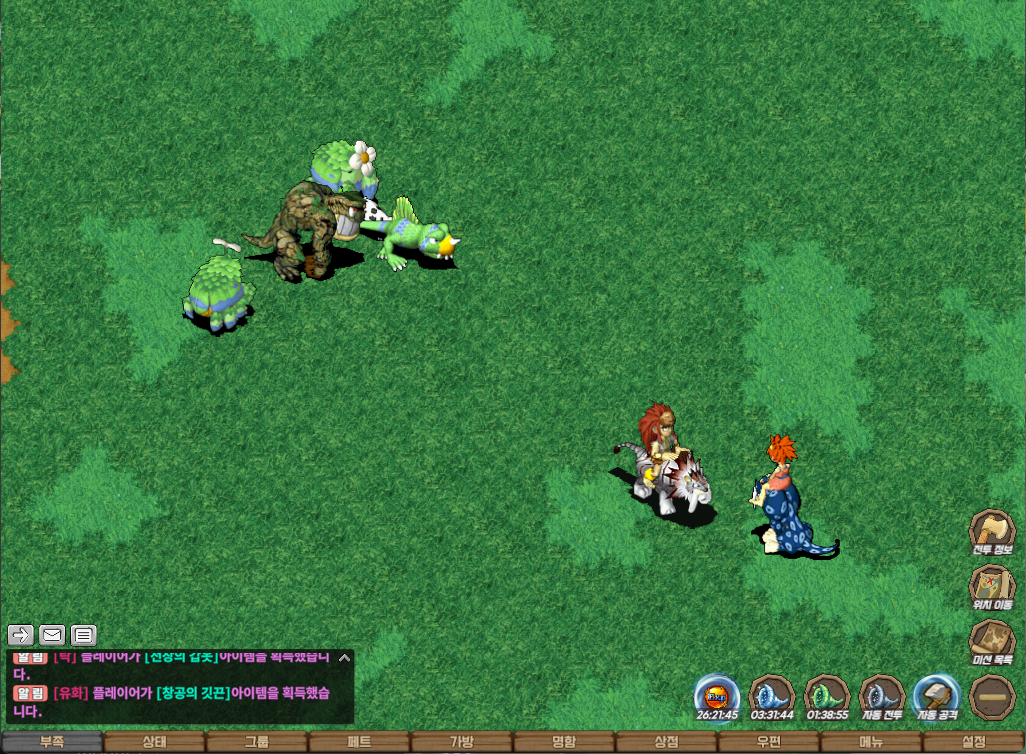Open the 위치 이동 location travel map icon
1026x754 pixels.
(x=993, y=586)
